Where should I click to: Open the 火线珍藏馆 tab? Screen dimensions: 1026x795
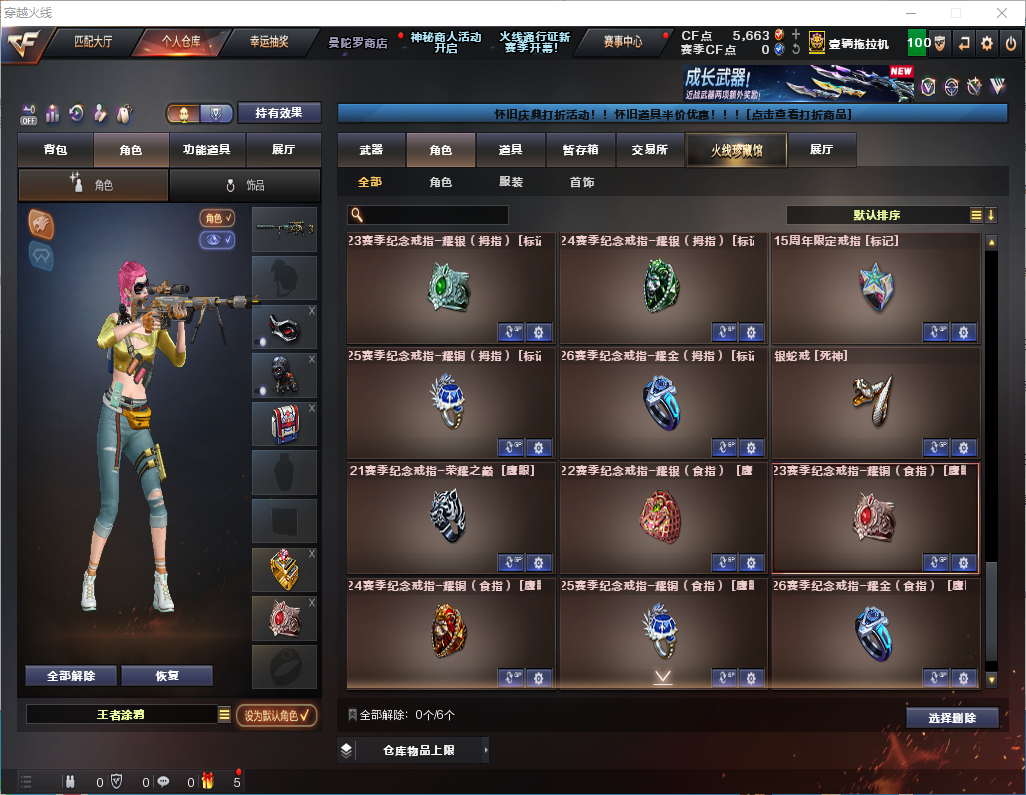tap(736, 150)
